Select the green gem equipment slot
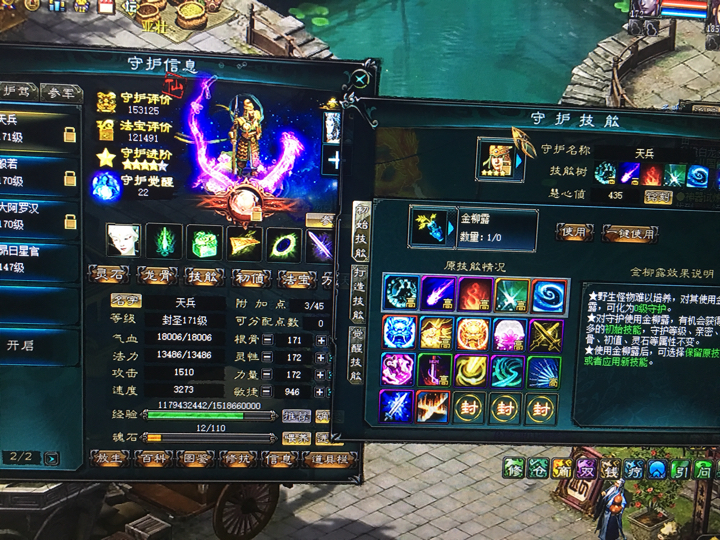Screen dimensions: 720x540 pos(205,241)
